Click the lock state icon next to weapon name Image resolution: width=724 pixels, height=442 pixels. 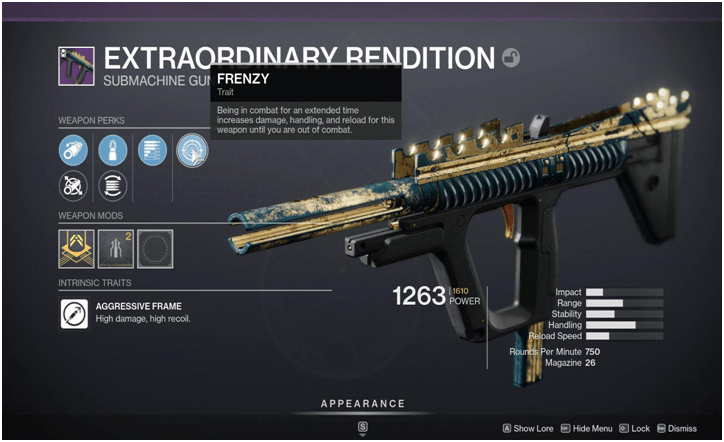[x=511, y=59]
